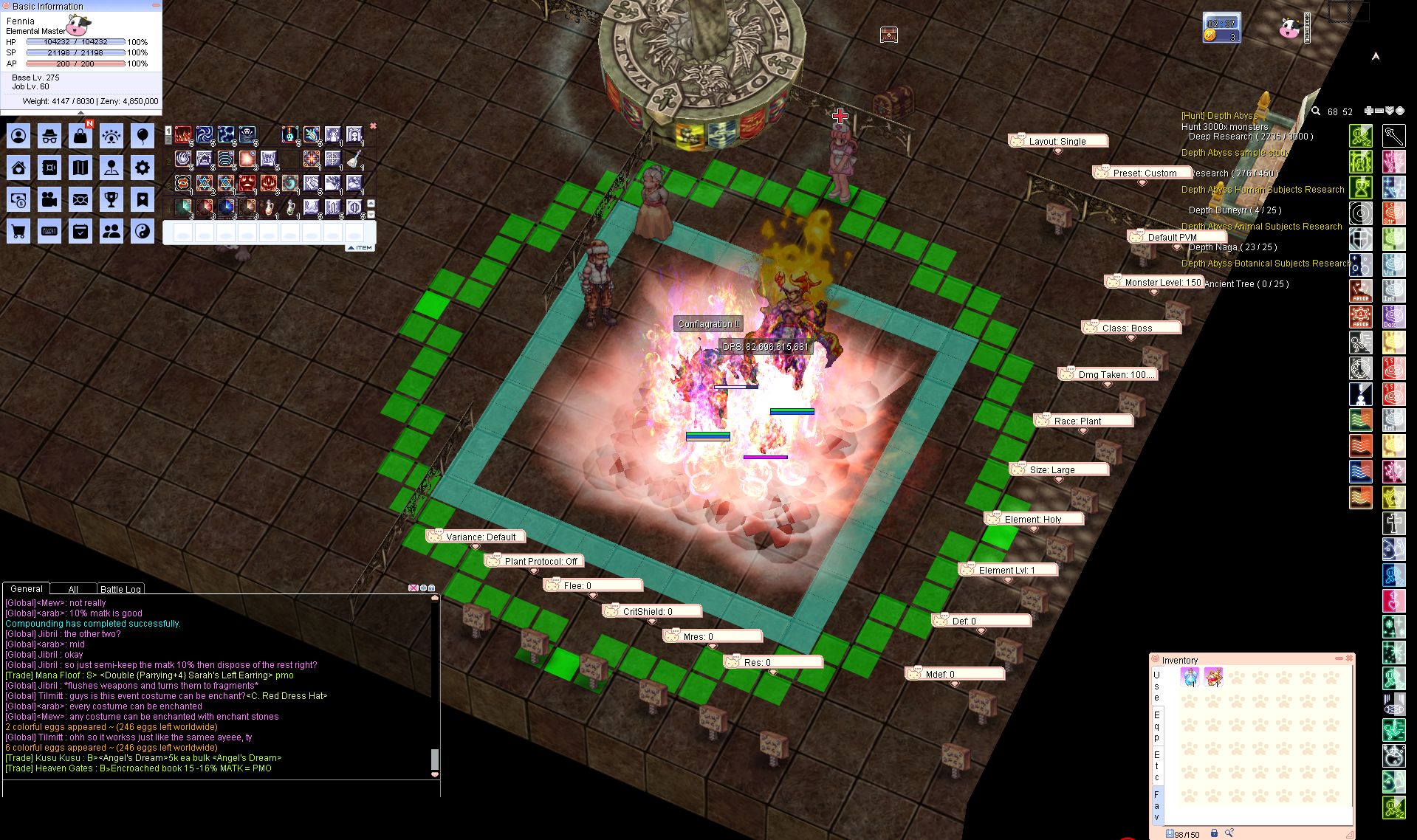Open the MUHSHOP cow icon
This screenshot has height=840, width=1417.
click(x=1289, y=29)
